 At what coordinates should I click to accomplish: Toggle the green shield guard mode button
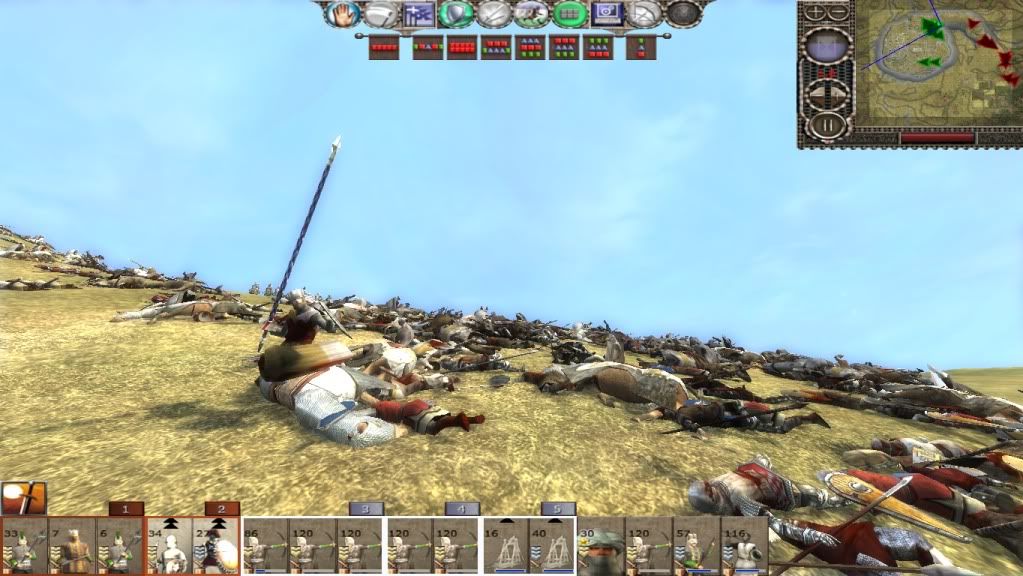(x=455, y=13)
